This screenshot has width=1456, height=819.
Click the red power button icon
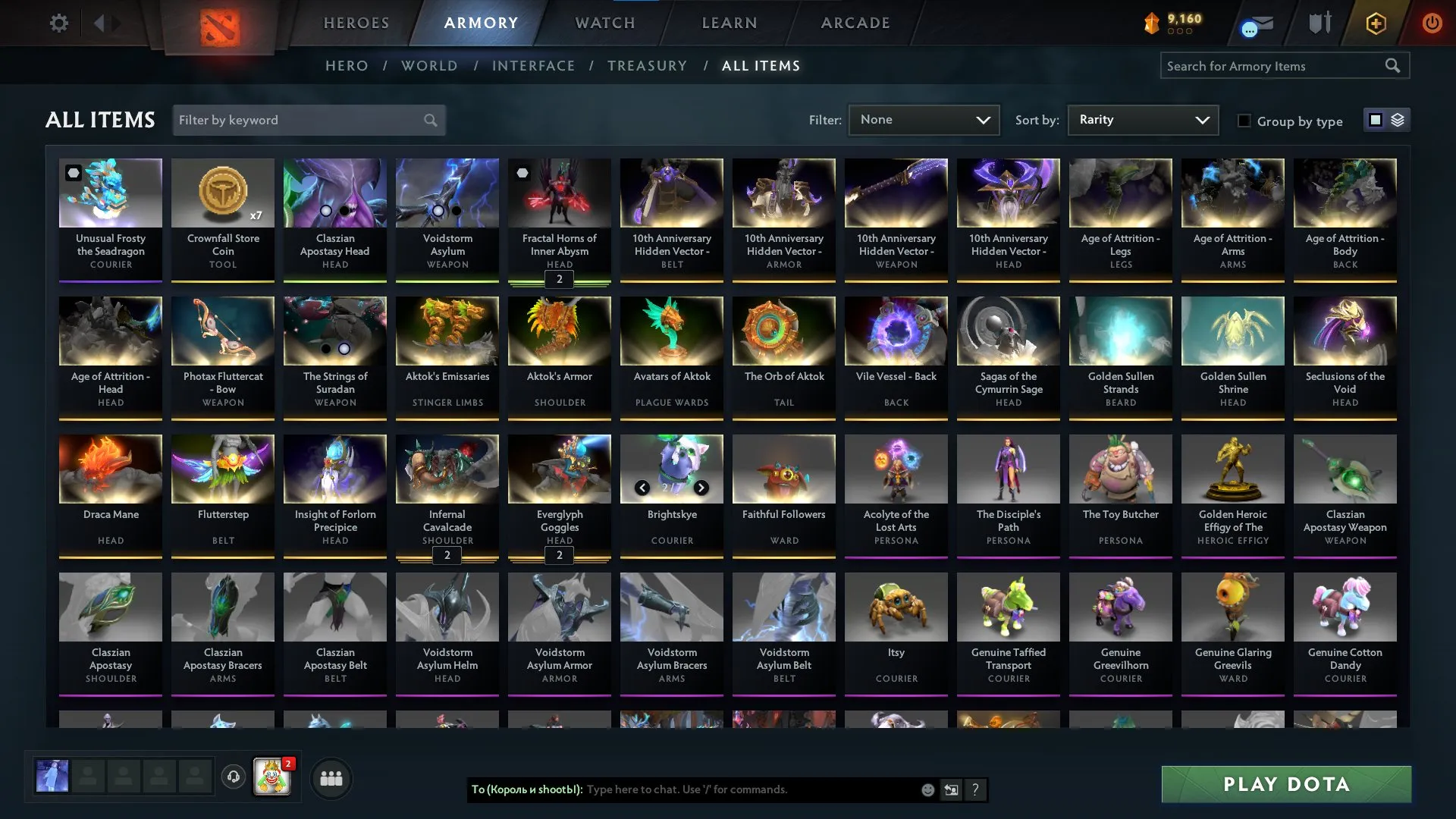[x=1432, y=23]
